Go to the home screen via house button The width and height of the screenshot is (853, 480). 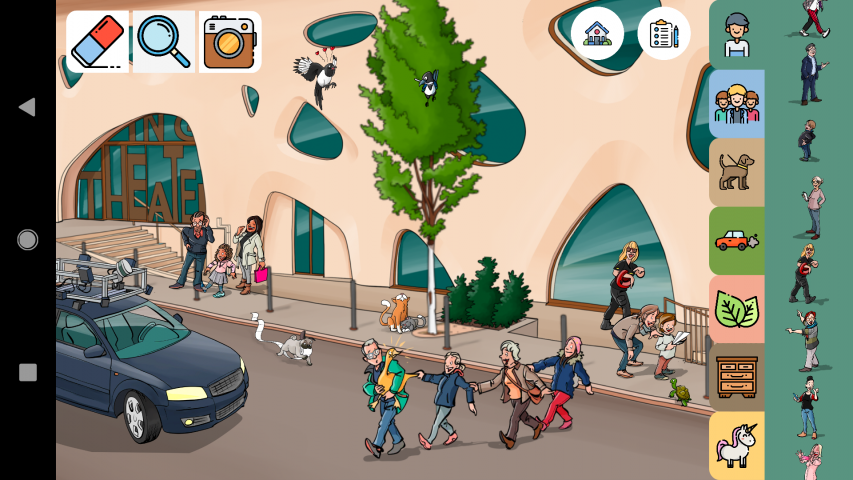pos(597,33)
